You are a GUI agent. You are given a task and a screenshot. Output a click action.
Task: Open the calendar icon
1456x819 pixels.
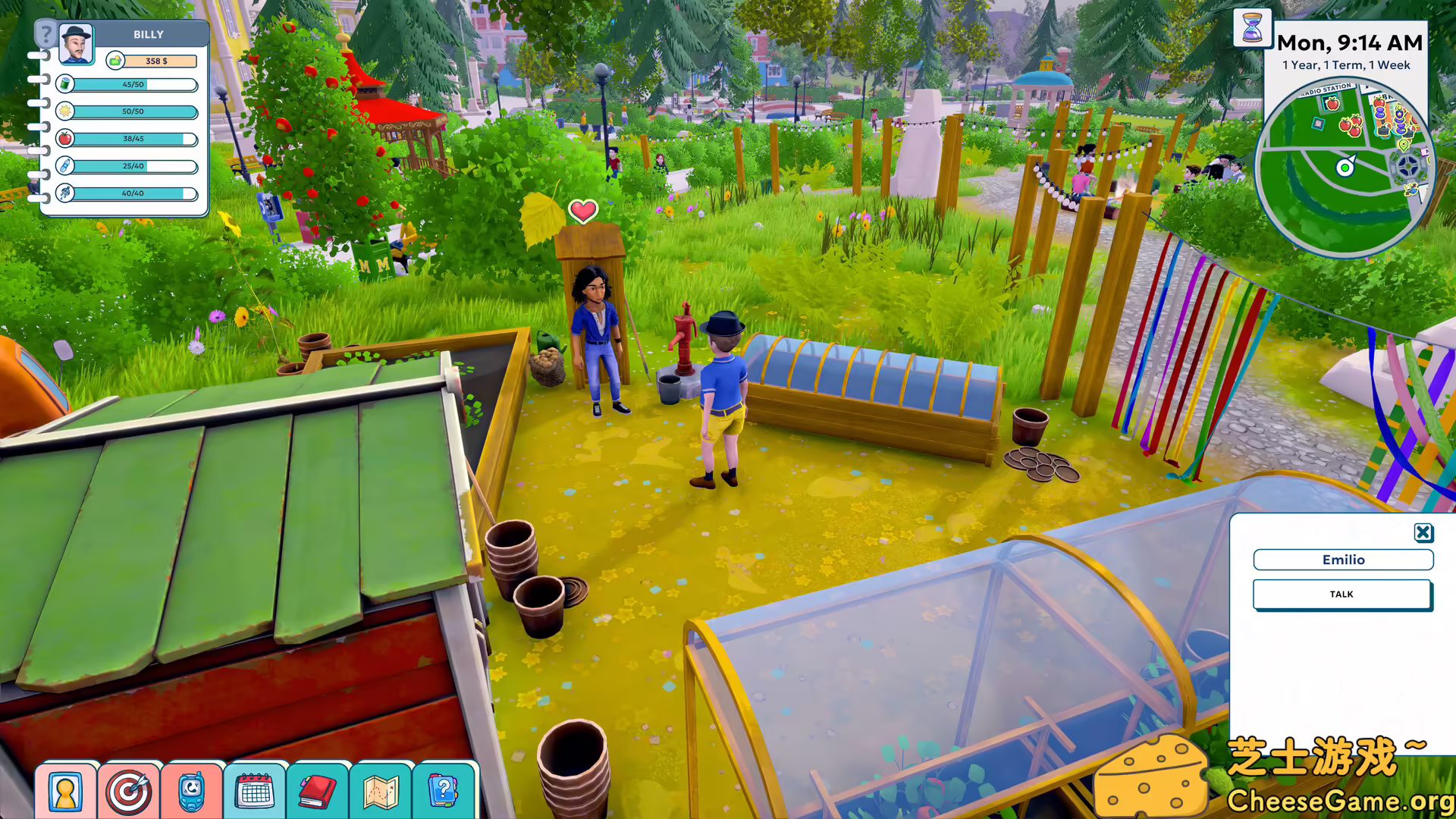click(255, 791)
